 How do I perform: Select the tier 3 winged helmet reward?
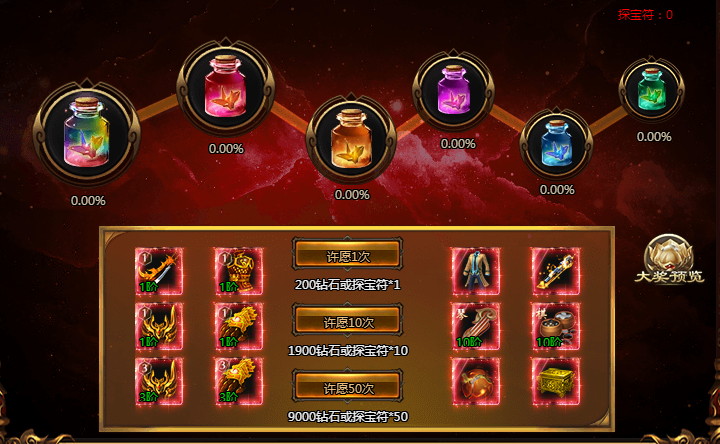pos(159,382)
